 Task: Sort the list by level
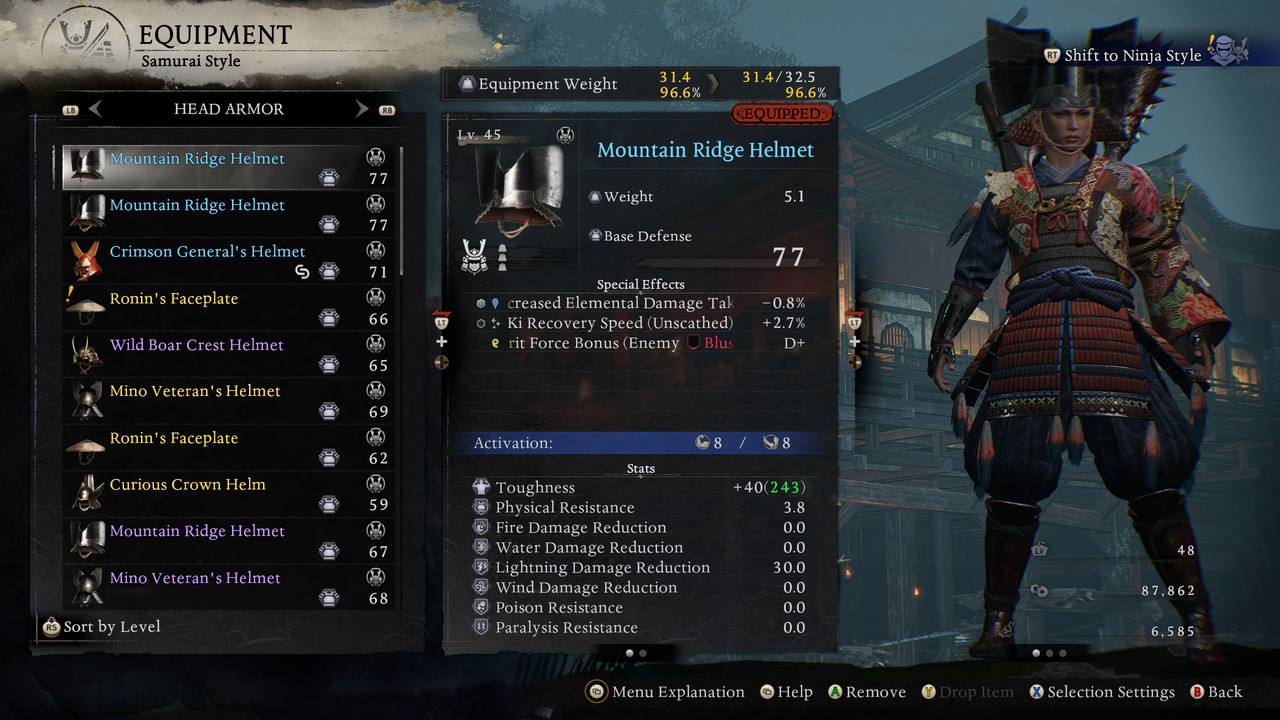(101, 627)
